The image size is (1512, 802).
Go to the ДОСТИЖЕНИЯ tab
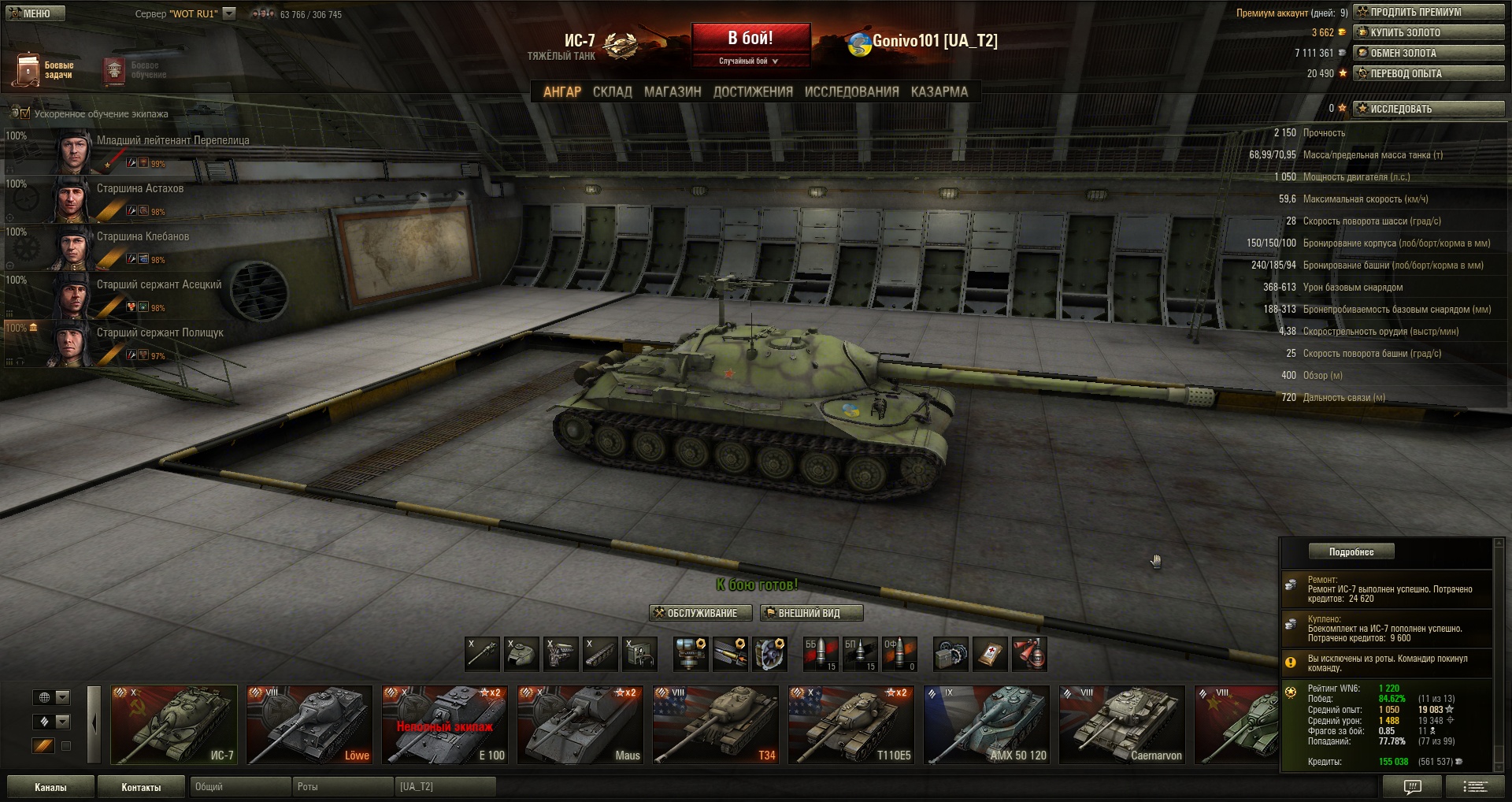[x=753, y=91]
